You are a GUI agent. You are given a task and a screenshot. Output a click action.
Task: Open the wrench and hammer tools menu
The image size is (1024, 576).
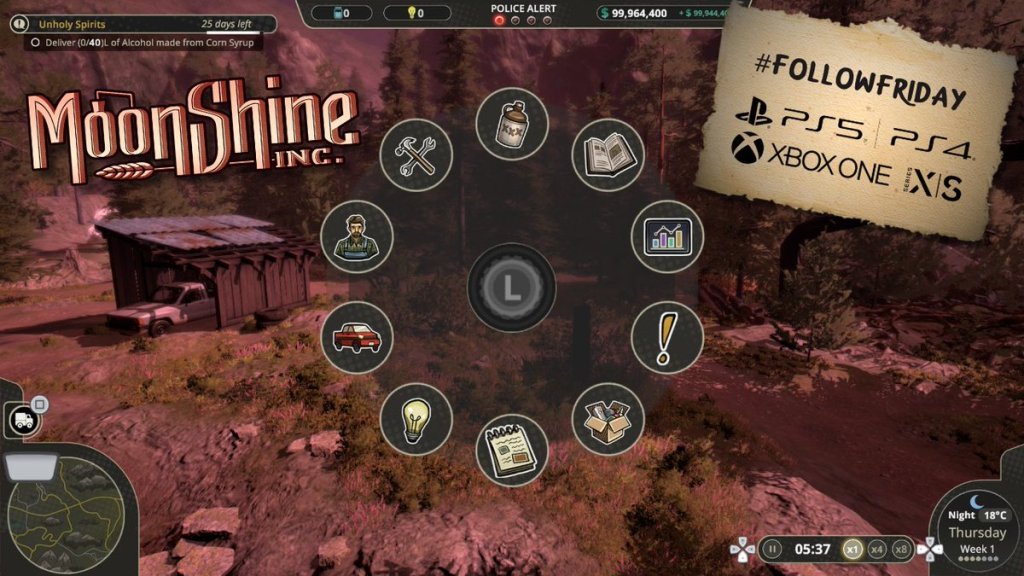(x=416, y=155)
